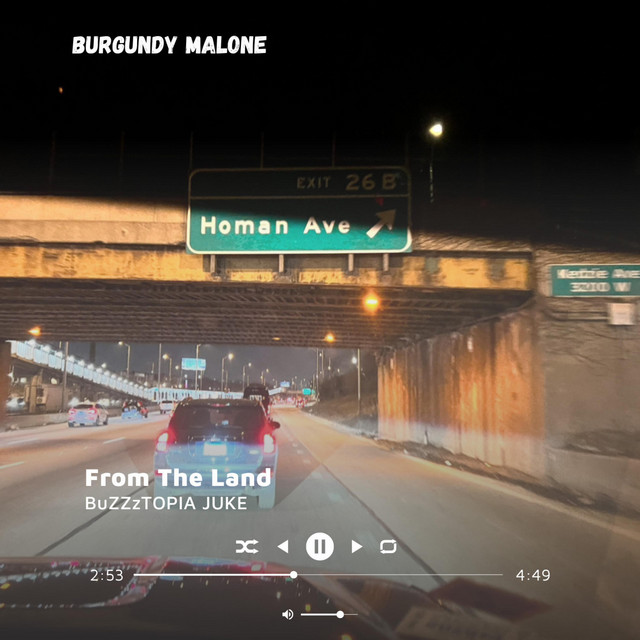
Task: Pause the song with the pause button
Action: click(x=320, y=546)
